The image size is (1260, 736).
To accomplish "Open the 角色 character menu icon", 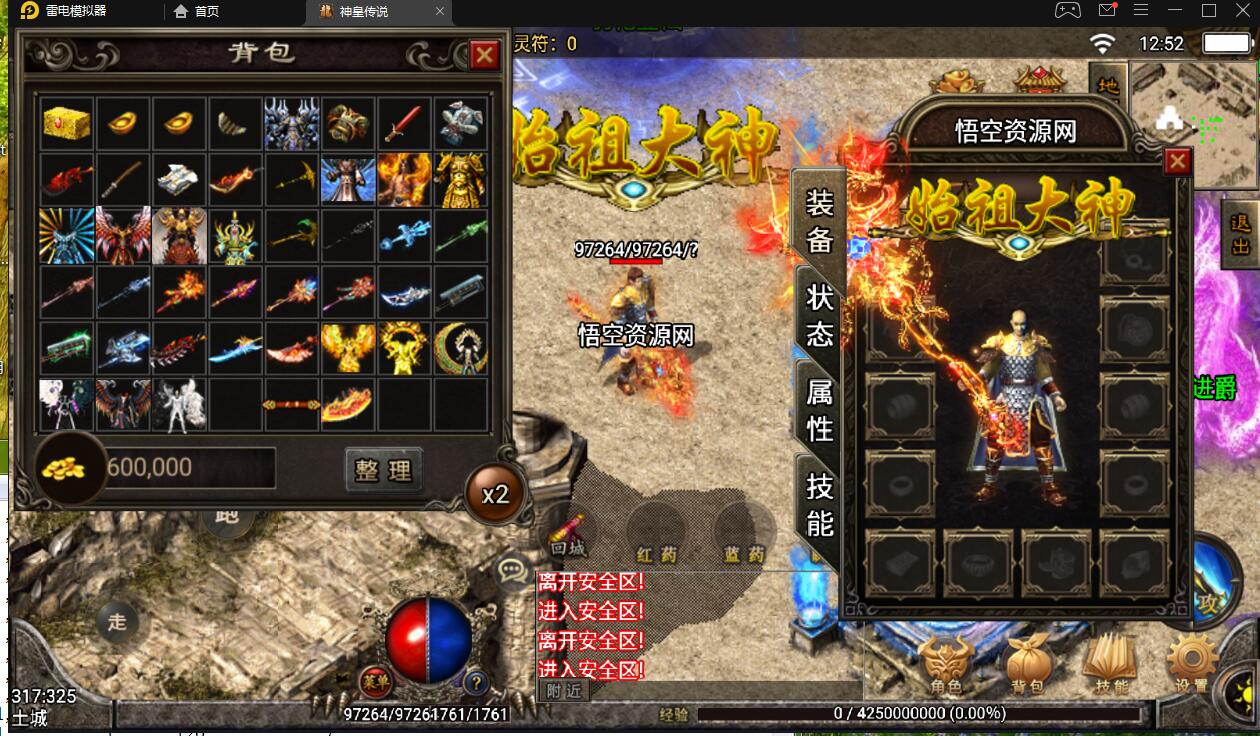I will click(x=945, y=664).
